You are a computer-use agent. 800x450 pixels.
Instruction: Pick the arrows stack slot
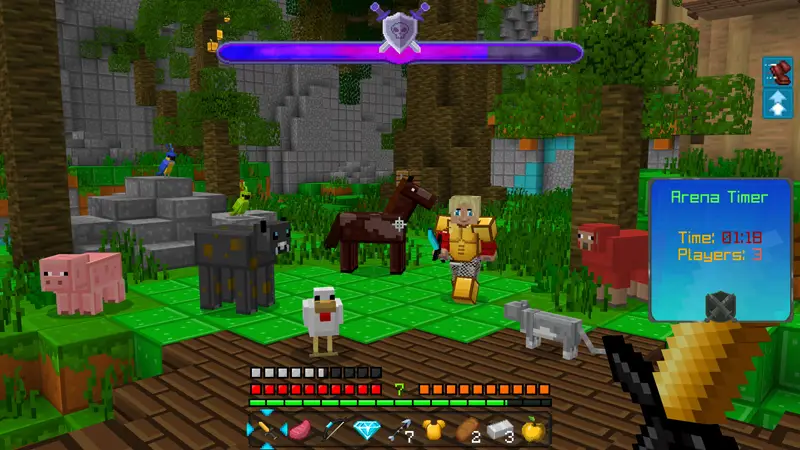coord(401,431)
